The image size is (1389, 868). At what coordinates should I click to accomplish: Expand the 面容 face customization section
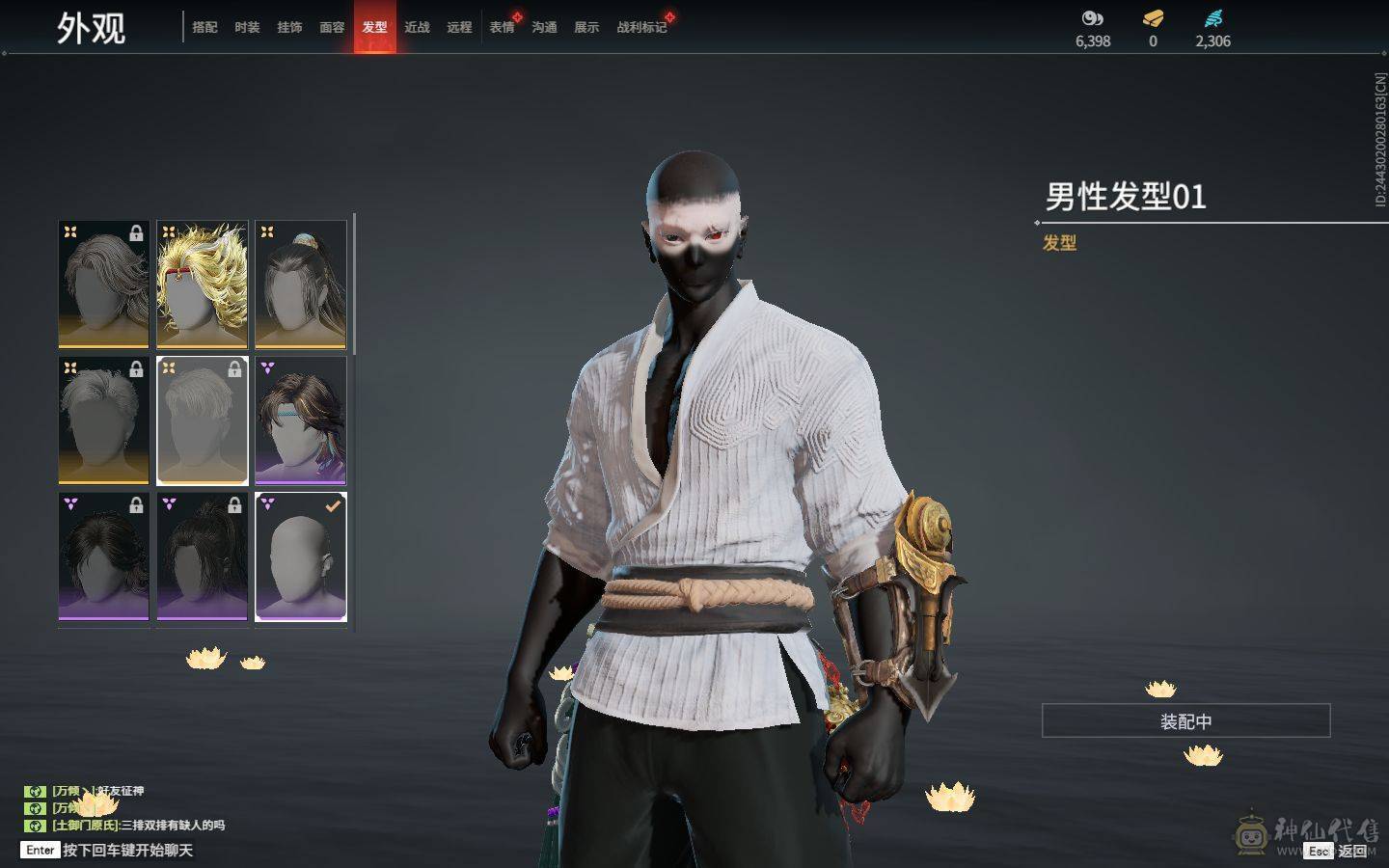pos(332,28)
